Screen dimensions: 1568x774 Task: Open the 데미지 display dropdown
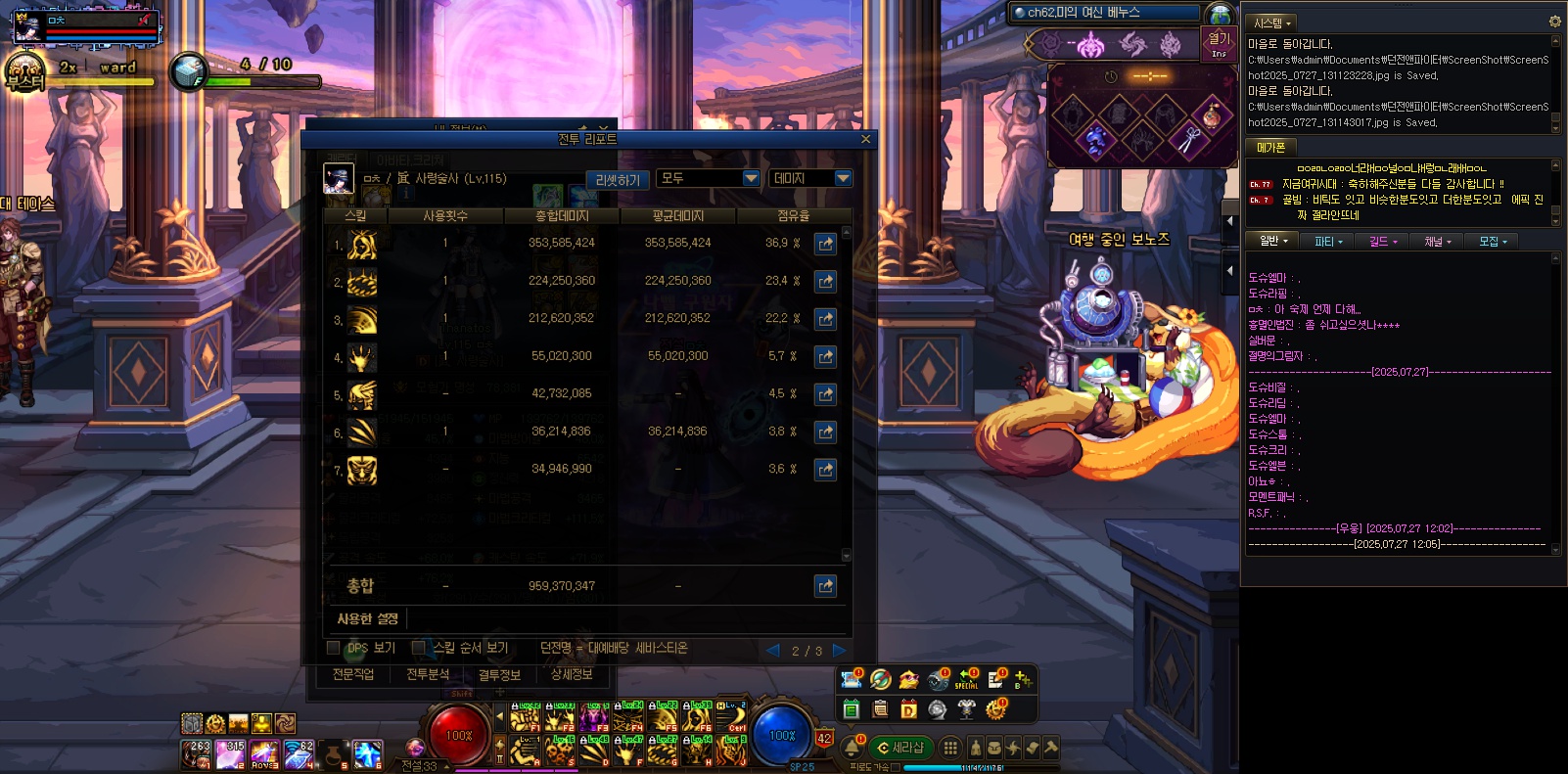pyautogui.click(x=810, y=178)
